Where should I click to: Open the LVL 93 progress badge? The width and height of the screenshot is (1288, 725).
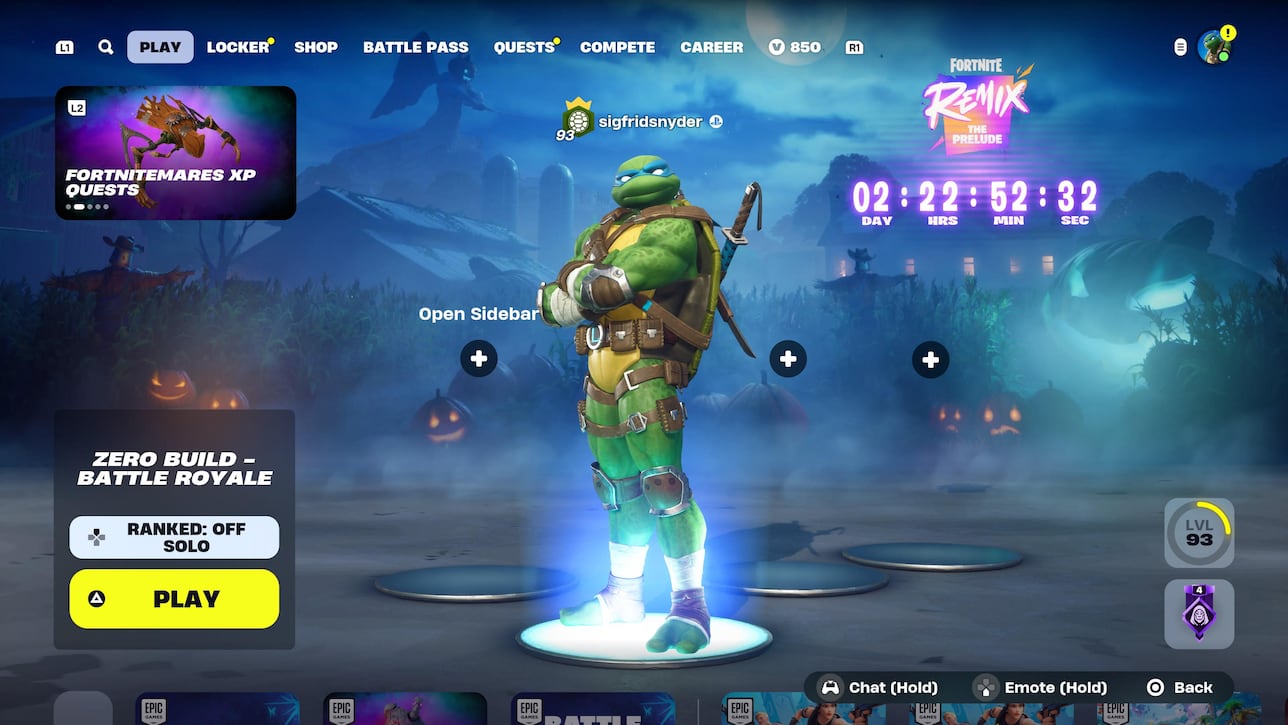point(1199,531)
